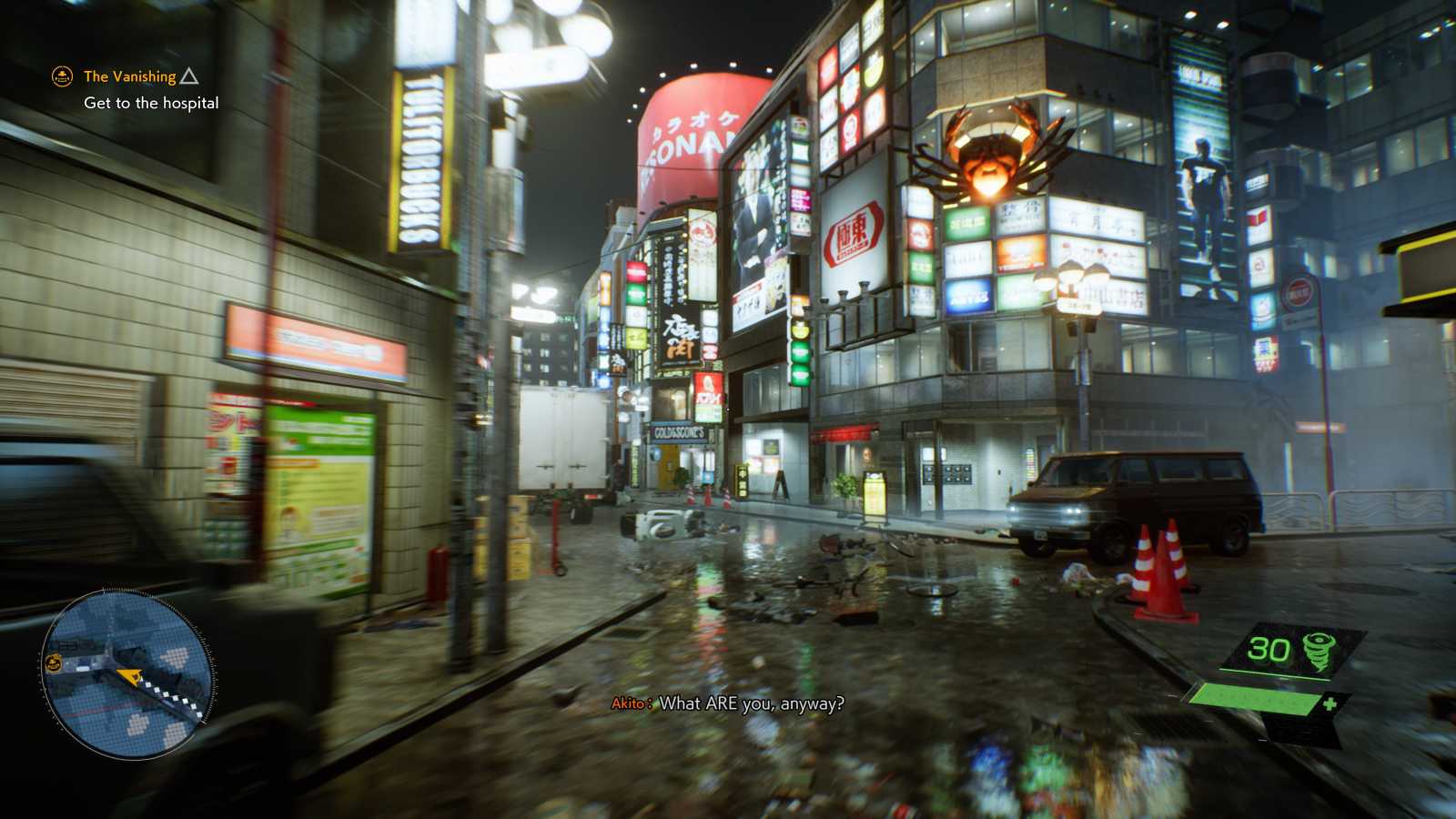This screenshot has height=819, width=1456.
Task: Select the yellow player arrow on the minimap
Action: point(132,676)
